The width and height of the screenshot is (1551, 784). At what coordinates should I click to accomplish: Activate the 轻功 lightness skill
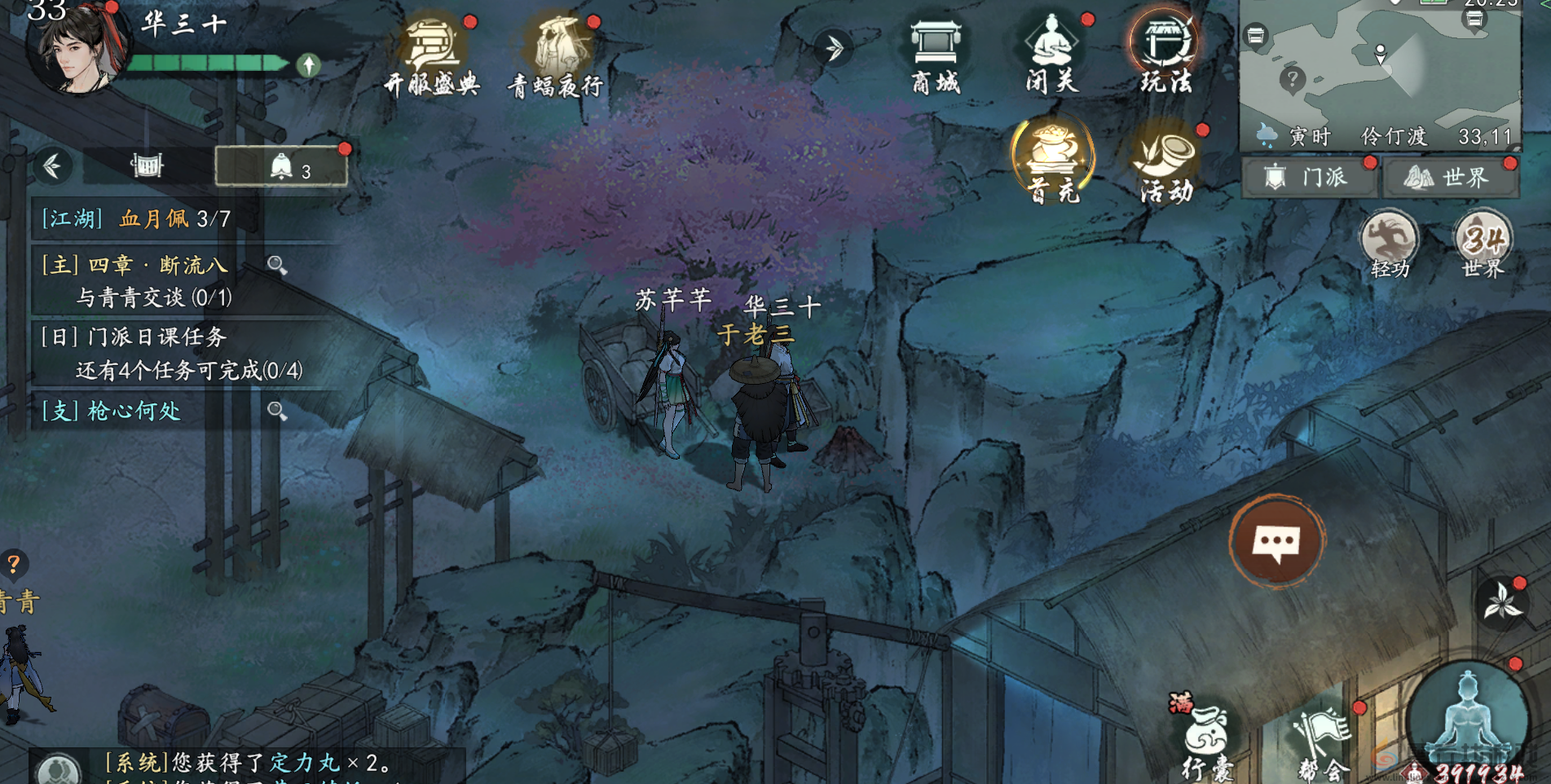(1389, 242)
